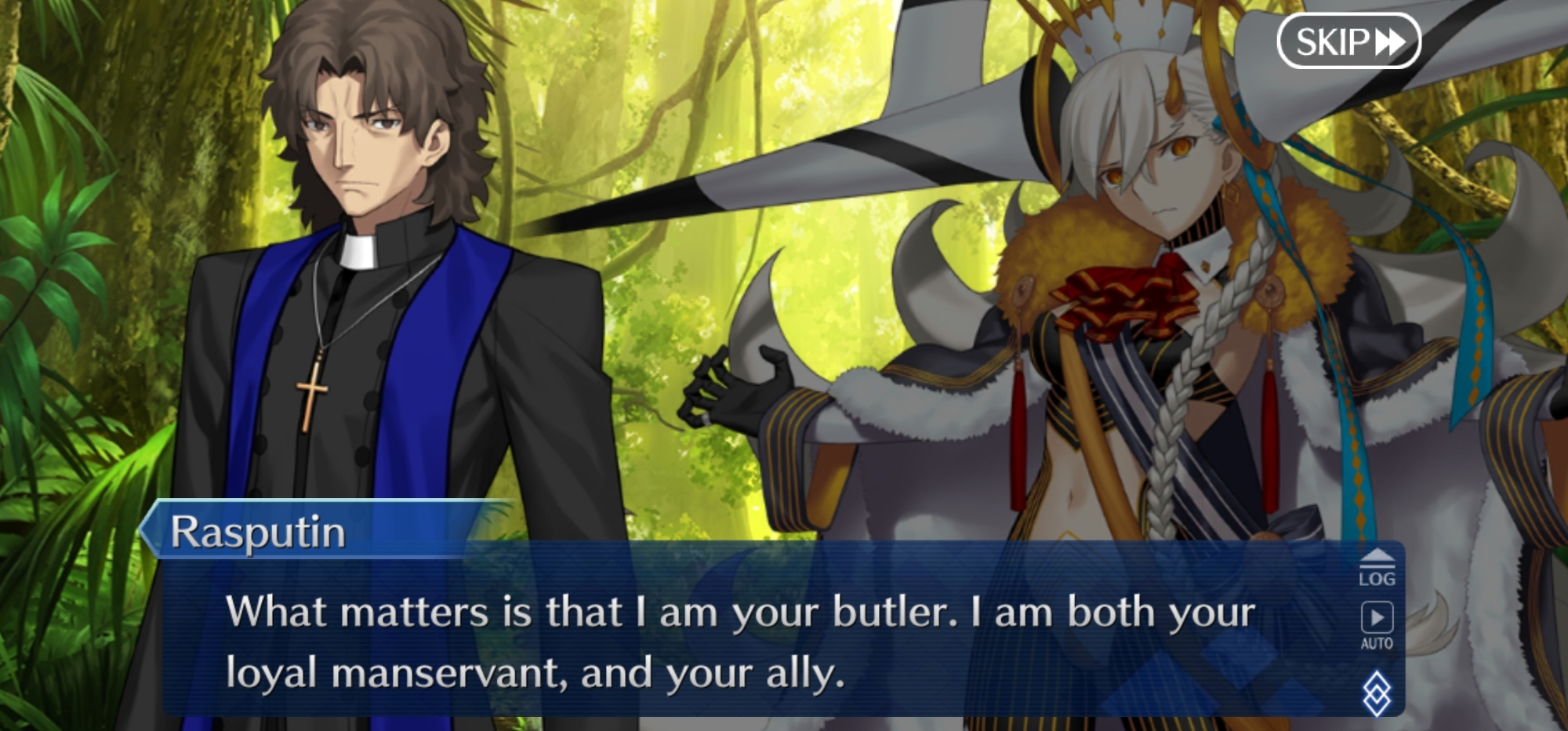1568x731 pixels.
Task: Click the diamond icon below AUTO
Action: point(1377,692)
